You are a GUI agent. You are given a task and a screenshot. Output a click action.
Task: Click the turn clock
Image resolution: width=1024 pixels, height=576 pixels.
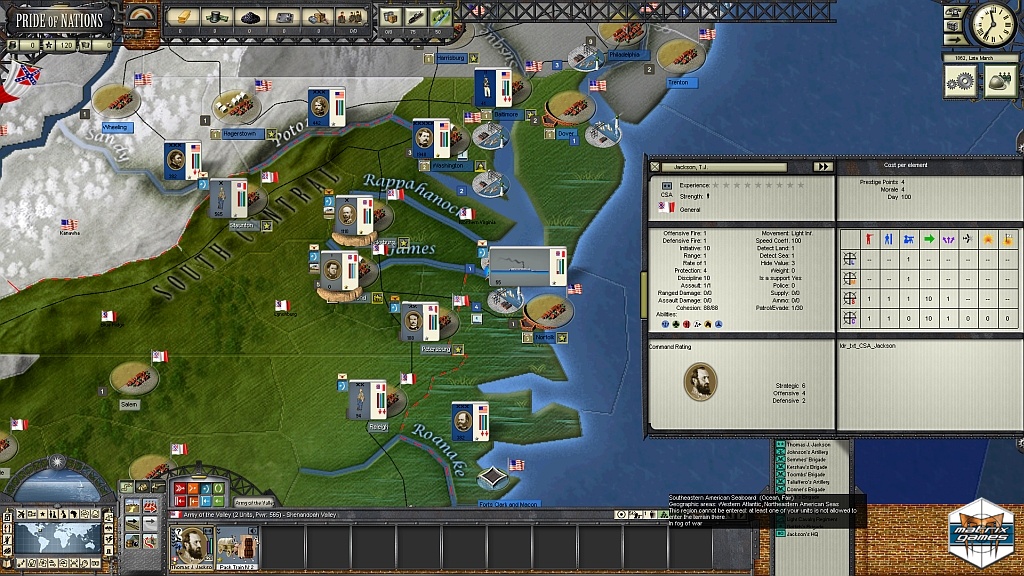[x=992, y=25]
